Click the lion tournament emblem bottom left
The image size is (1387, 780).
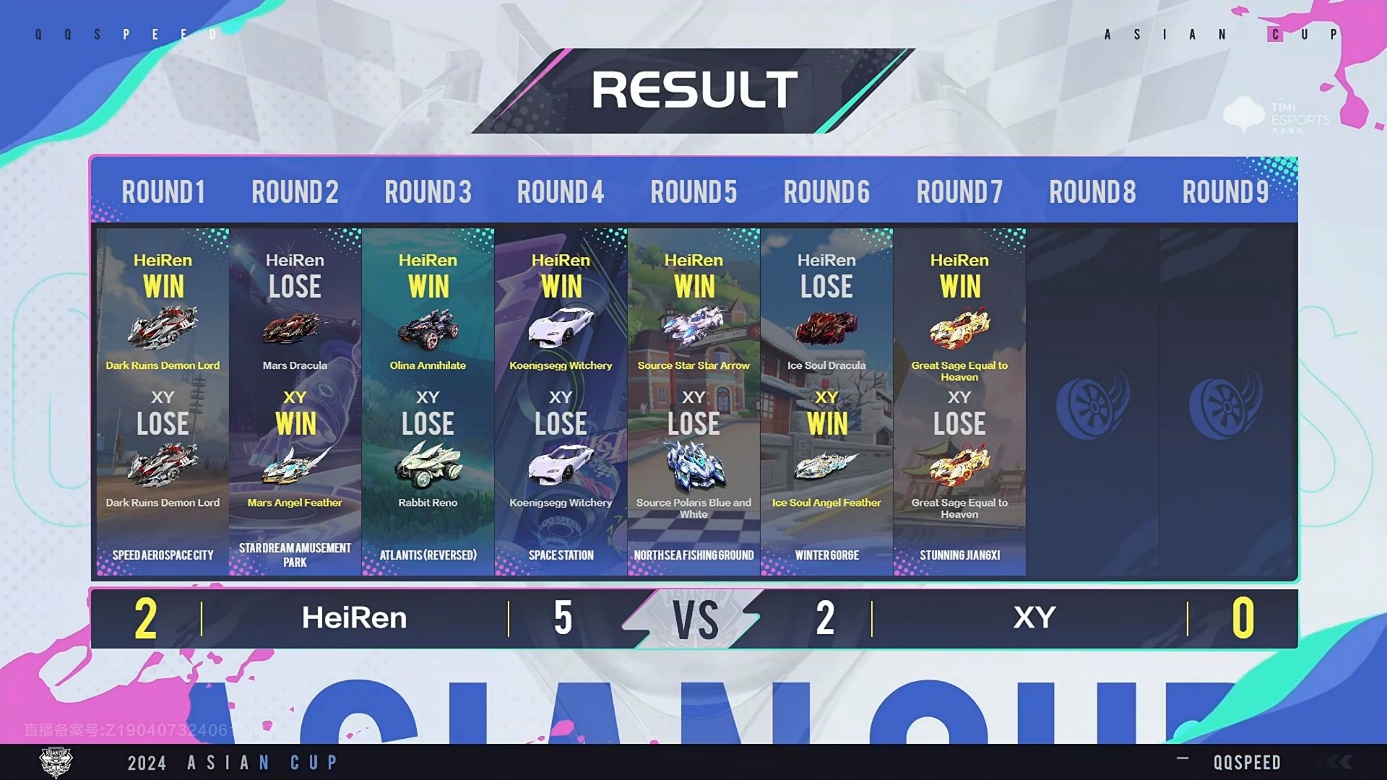point(57,763)
